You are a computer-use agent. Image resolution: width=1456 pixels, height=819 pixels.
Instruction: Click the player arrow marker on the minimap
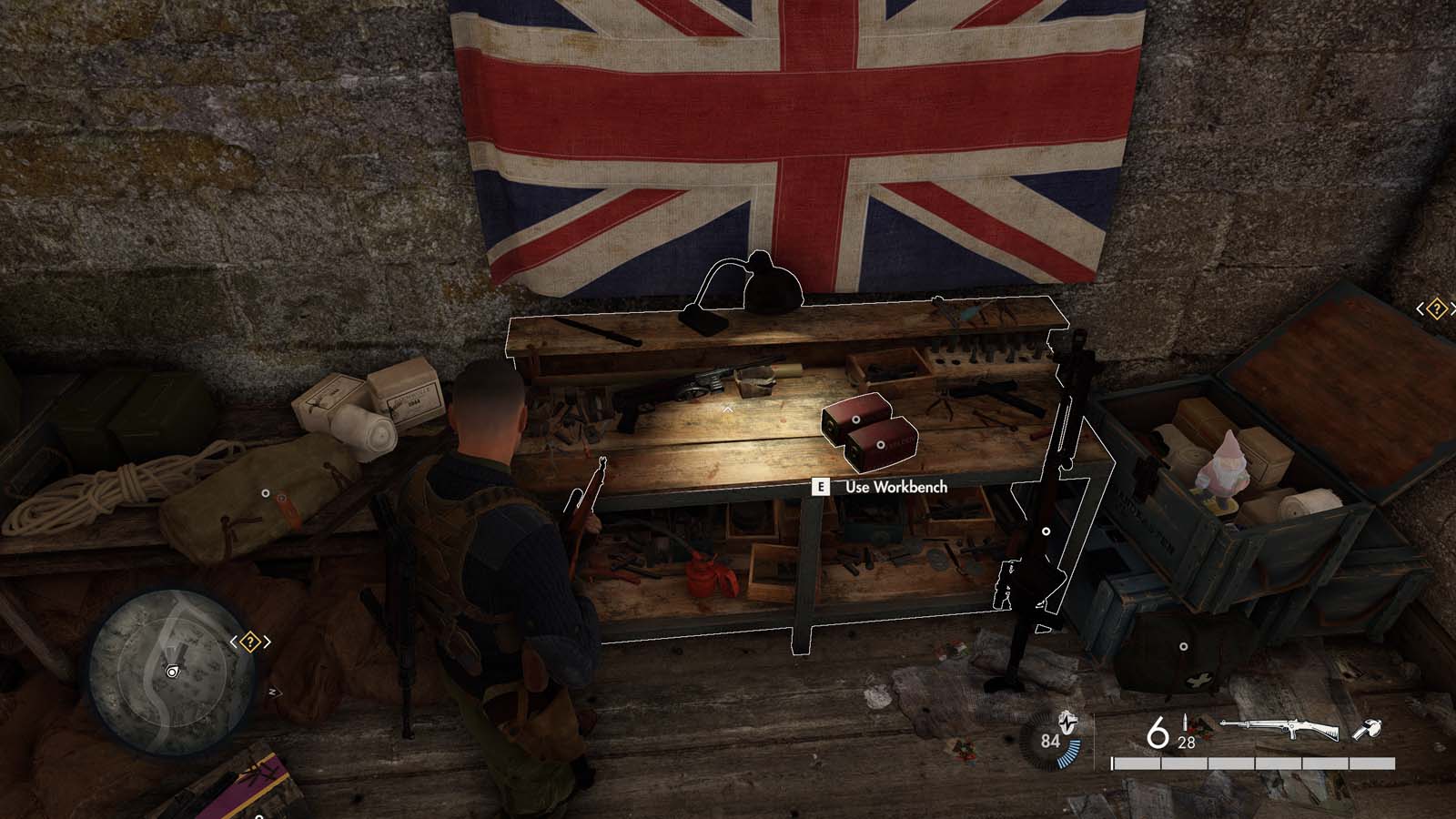pyautogui.click(x=172, y=672)
